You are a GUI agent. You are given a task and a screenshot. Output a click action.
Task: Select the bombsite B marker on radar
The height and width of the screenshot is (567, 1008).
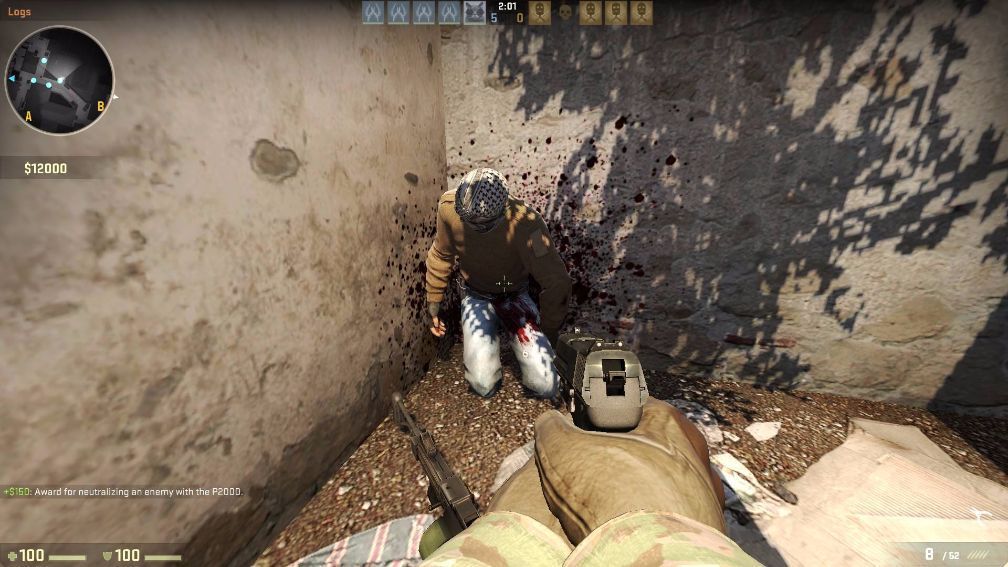[100, 105]
